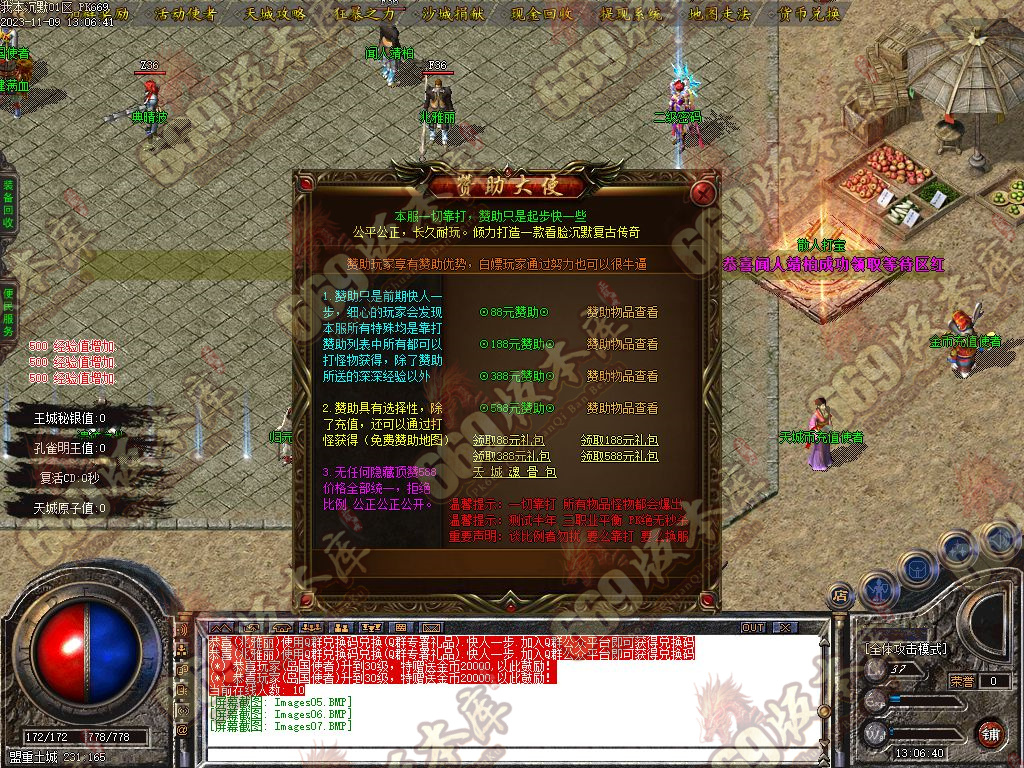The height and width of the screenshot is (768, 1024).
Task: Claim the 领取588元礼包 gift pack
Action: 619,456
